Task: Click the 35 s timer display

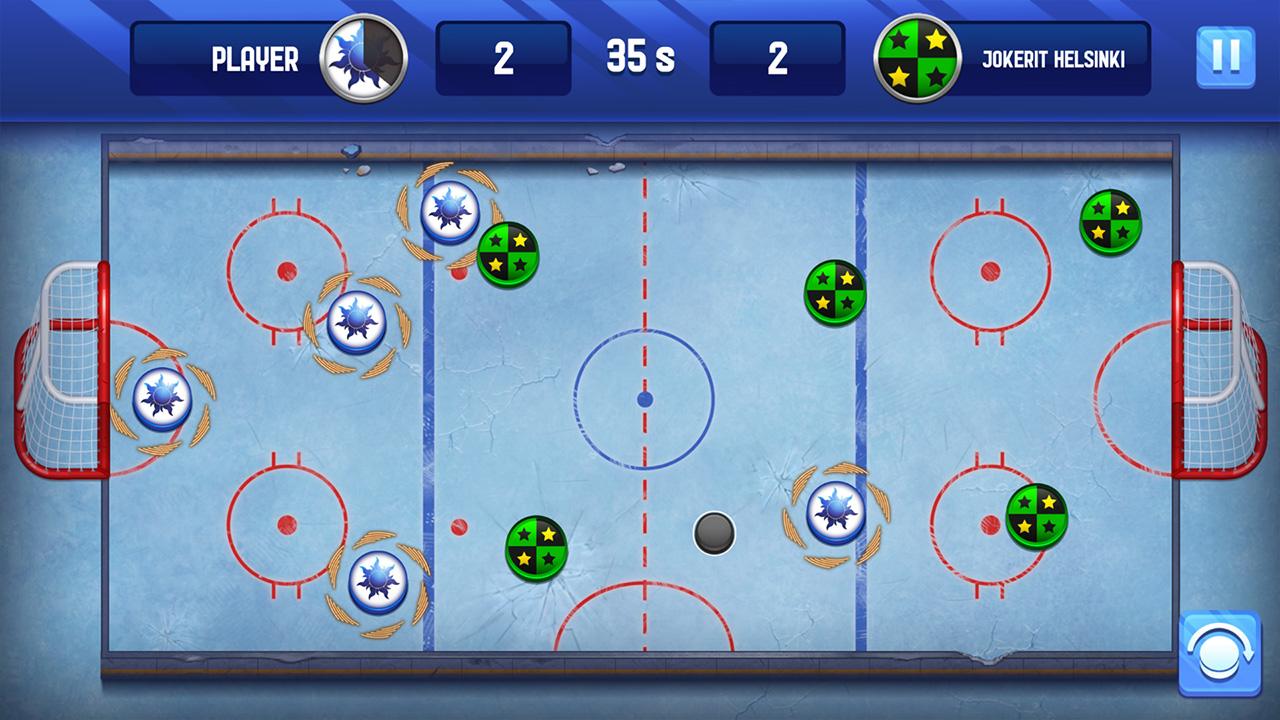Action: (639, 58)
